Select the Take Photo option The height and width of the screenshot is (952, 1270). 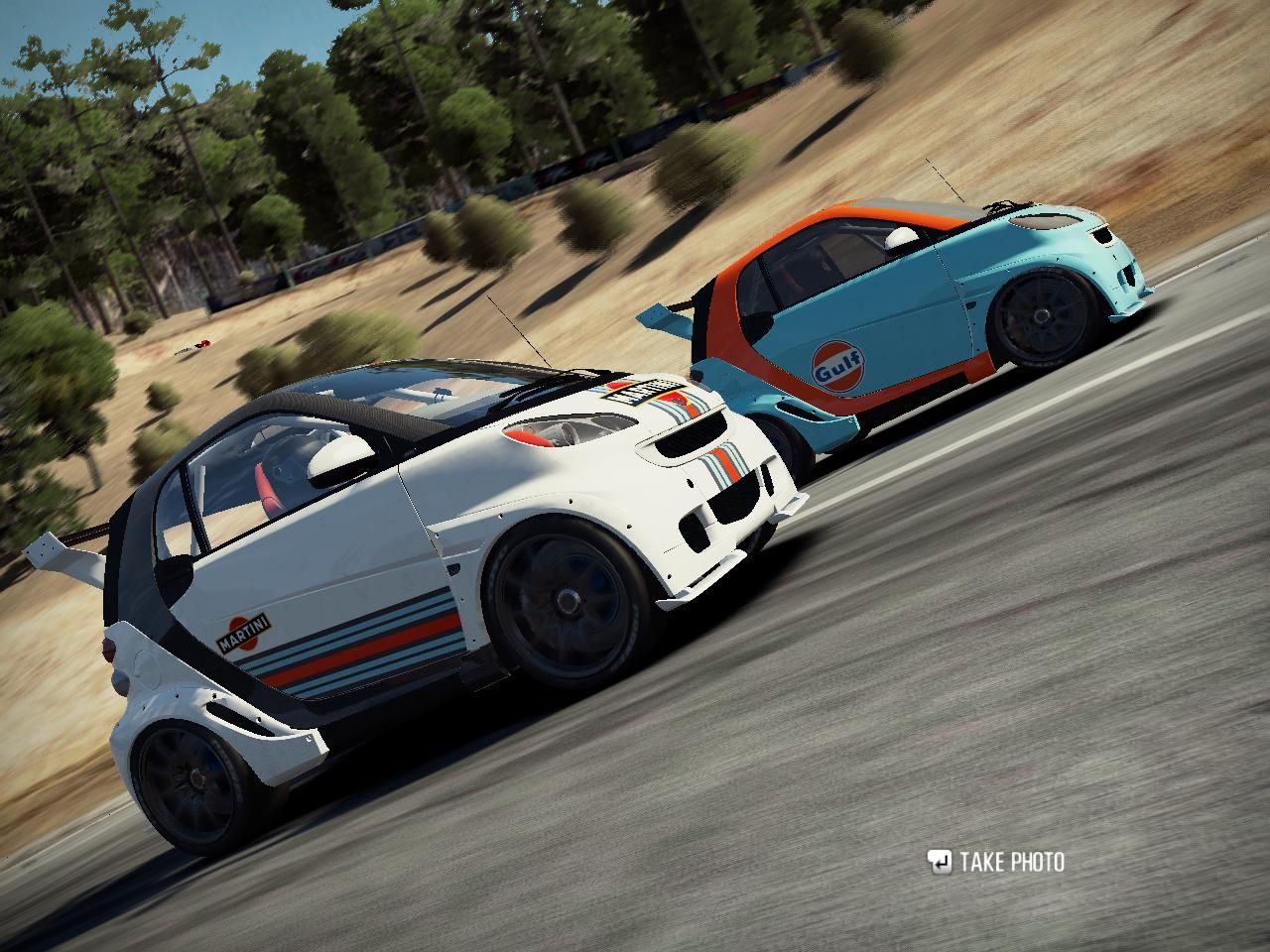coord(997,862)
